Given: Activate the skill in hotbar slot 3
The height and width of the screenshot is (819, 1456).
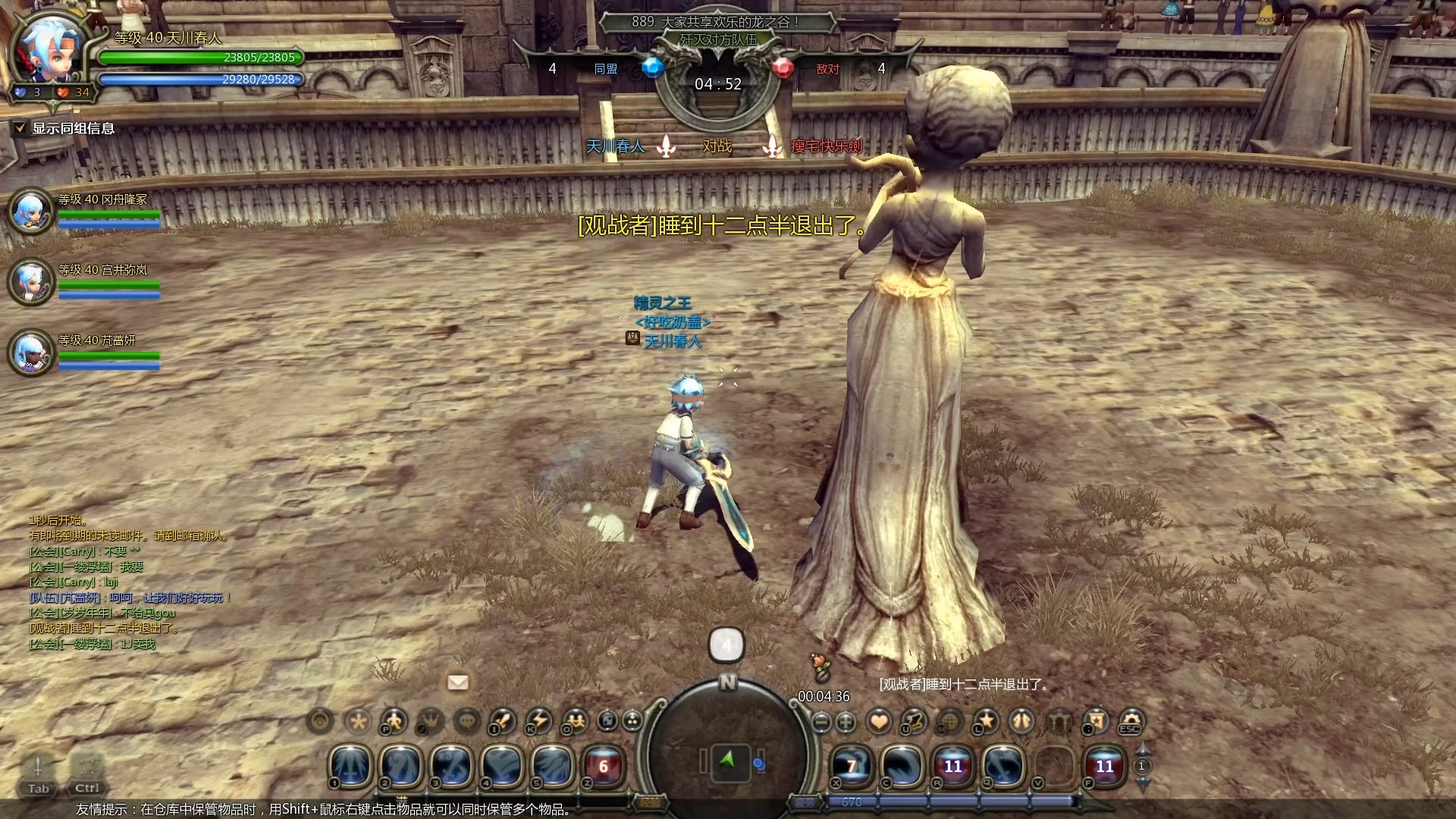Looking at the screenshot, I should [452, 766].
